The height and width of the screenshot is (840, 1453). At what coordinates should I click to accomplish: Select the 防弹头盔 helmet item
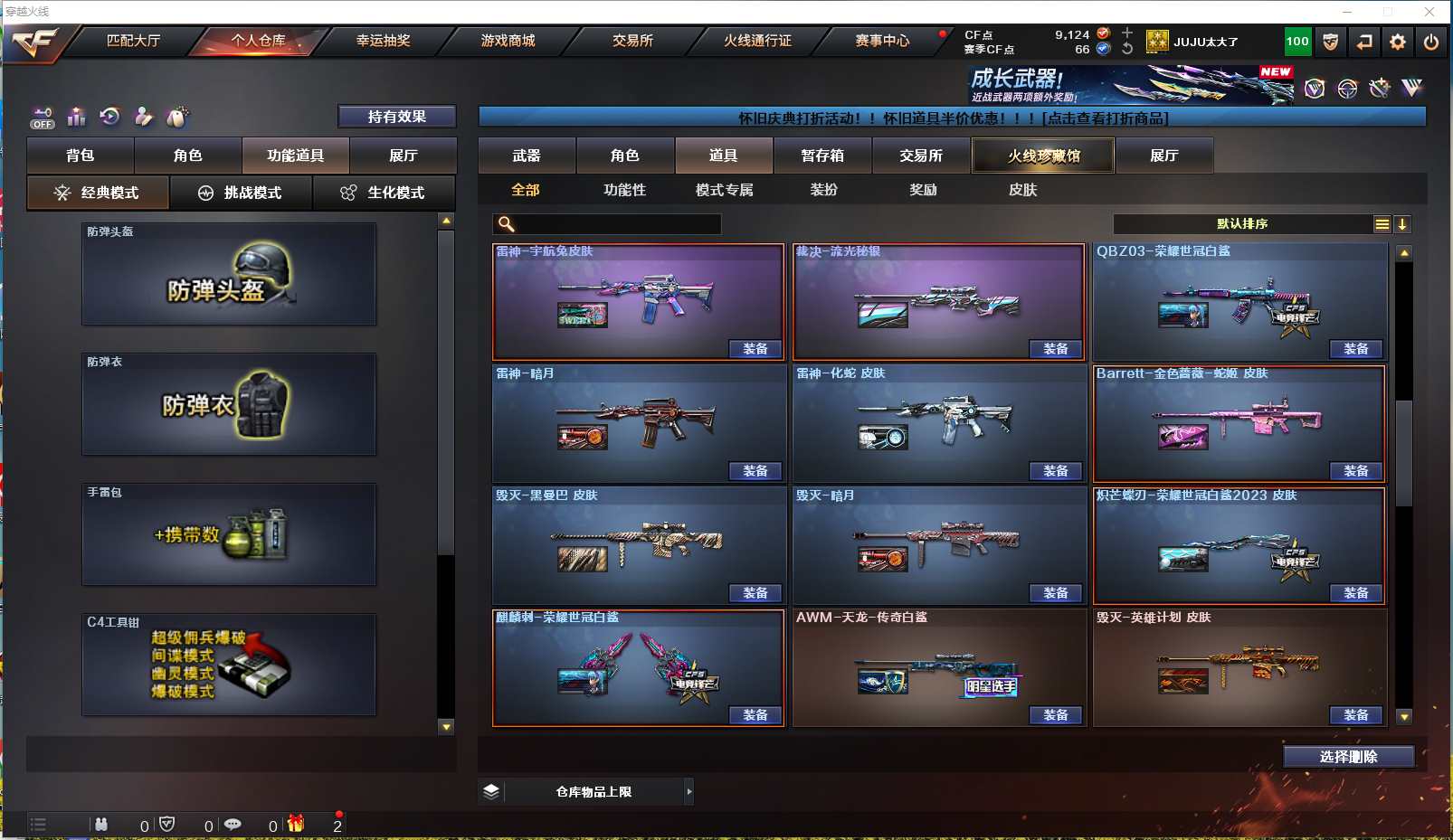pyautogui.click(x=229, y=274)
